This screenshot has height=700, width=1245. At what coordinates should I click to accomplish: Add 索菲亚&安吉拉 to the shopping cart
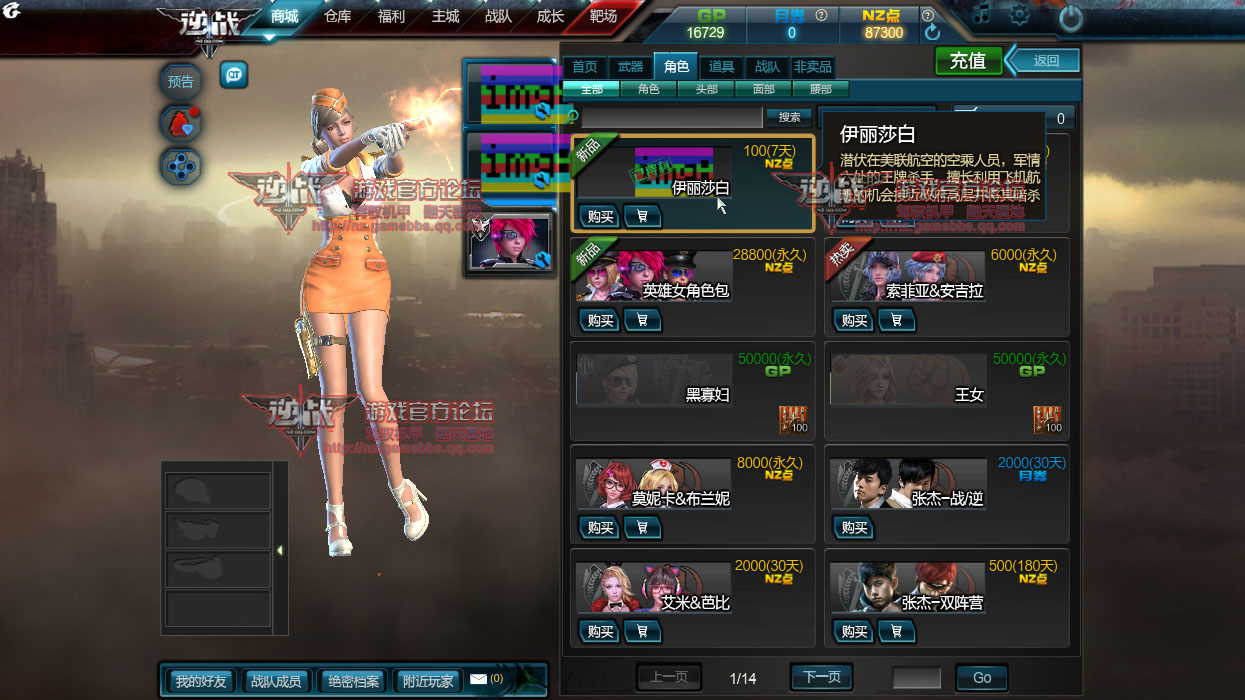pyautogui.click(x=897, y=320)
